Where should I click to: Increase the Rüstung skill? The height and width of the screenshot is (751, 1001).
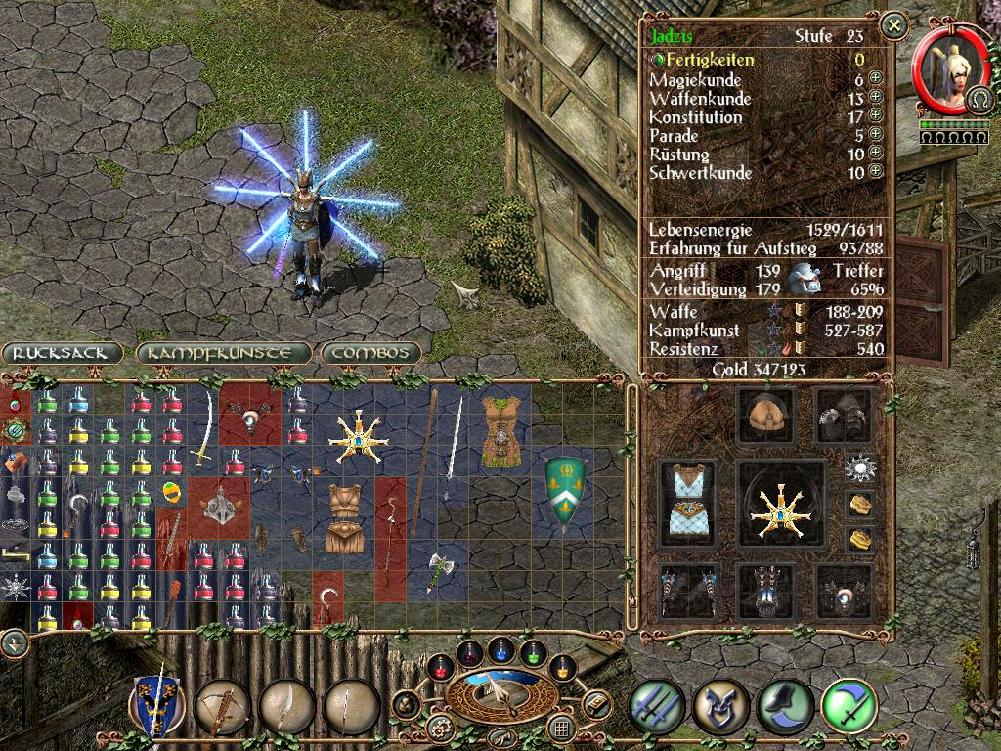point(876,153)
